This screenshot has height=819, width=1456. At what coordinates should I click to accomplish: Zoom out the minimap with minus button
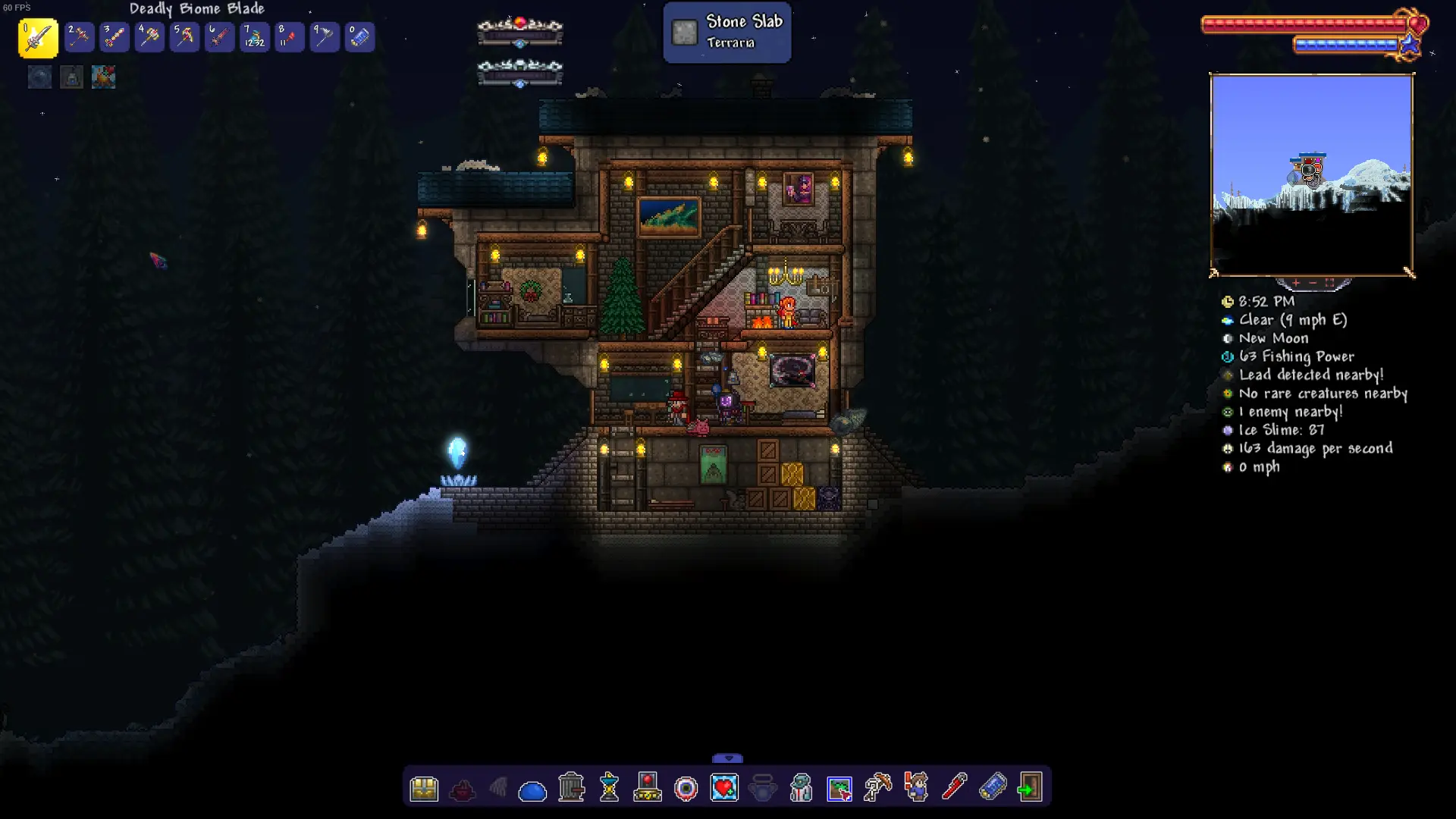tap(1313, 283)
